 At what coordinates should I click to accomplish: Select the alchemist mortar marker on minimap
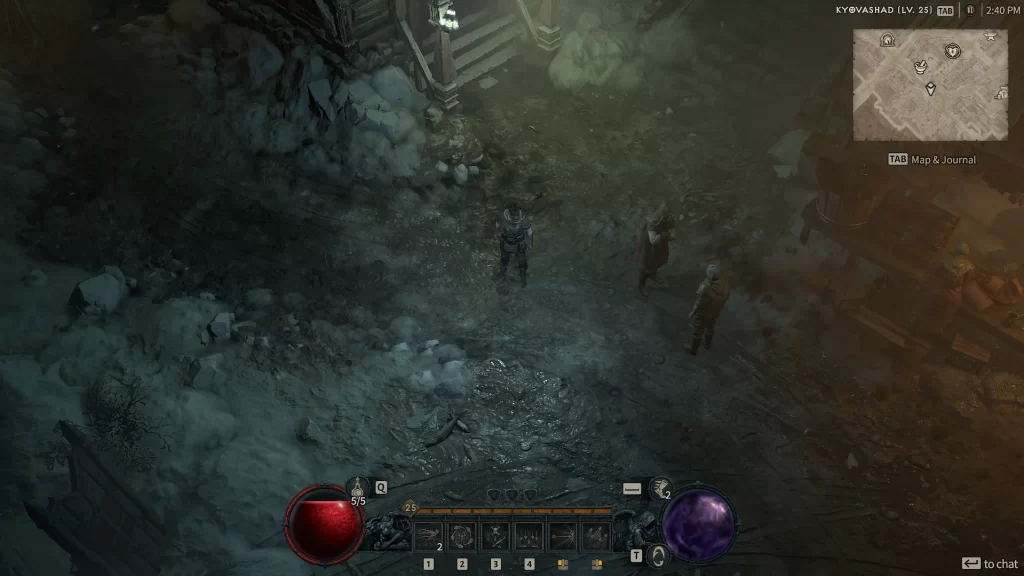pyautogui.click(x=921, y=65)
